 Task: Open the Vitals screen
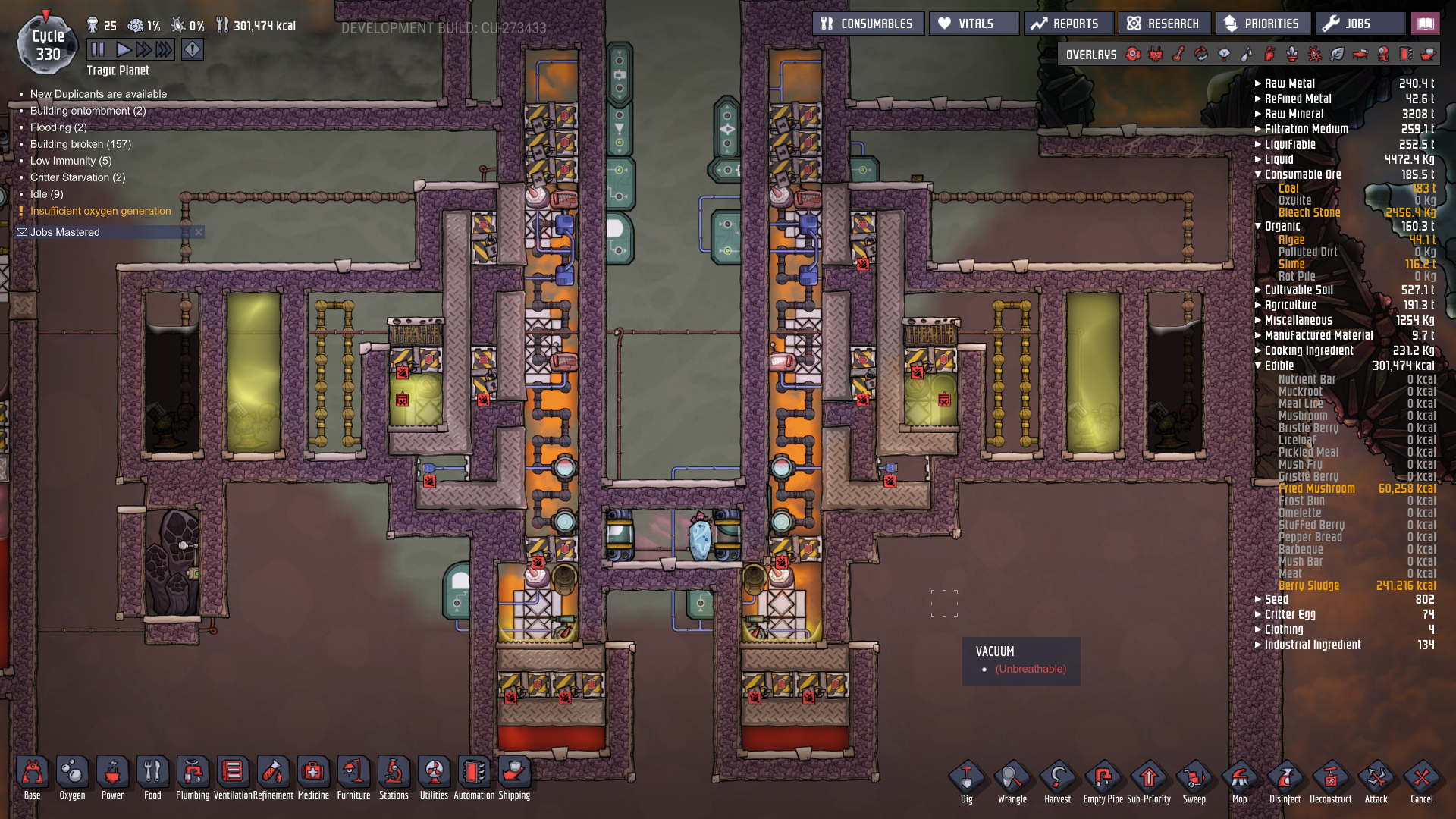[974, 23]
